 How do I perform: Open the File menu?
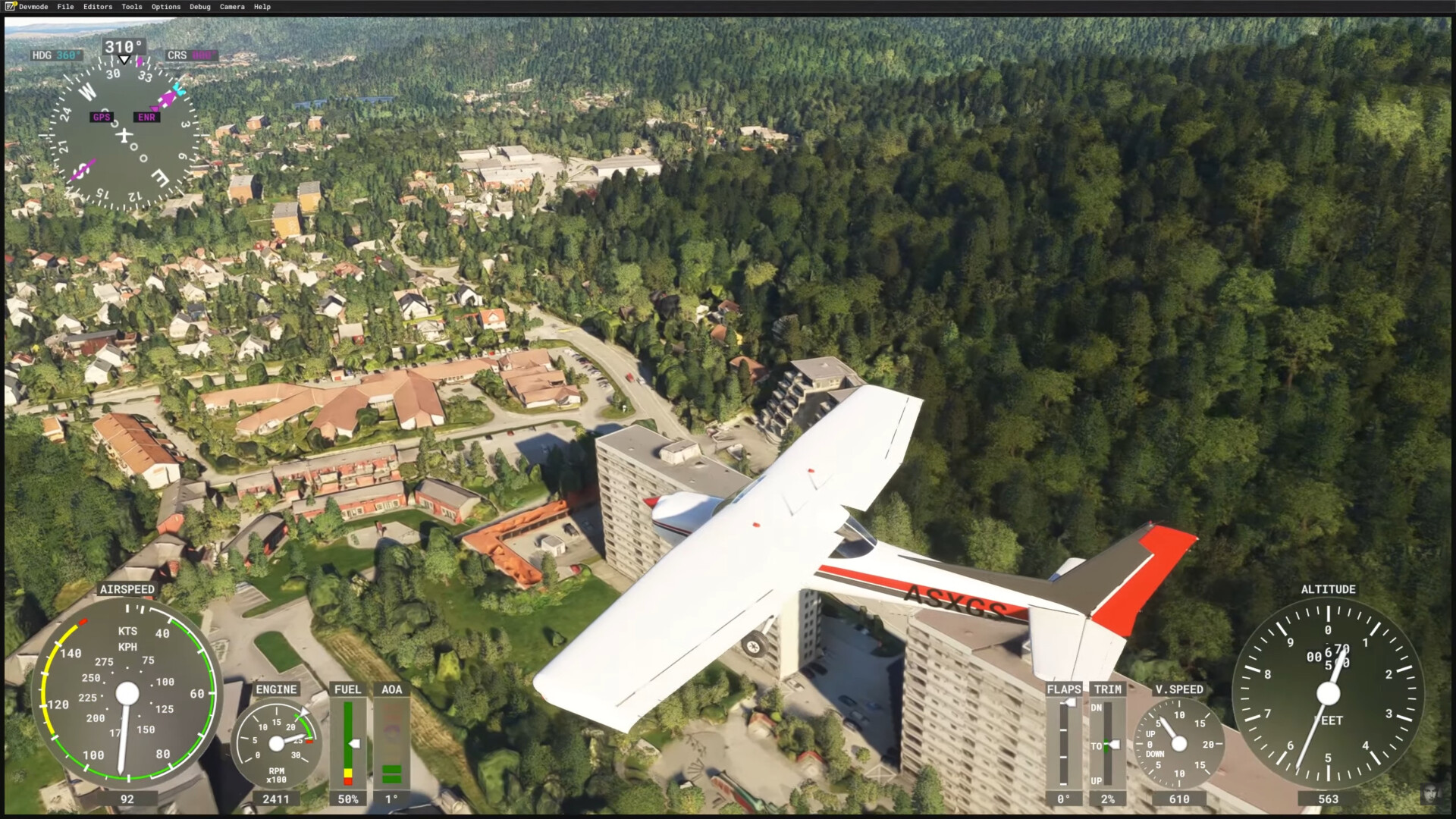tap(66, 7)
